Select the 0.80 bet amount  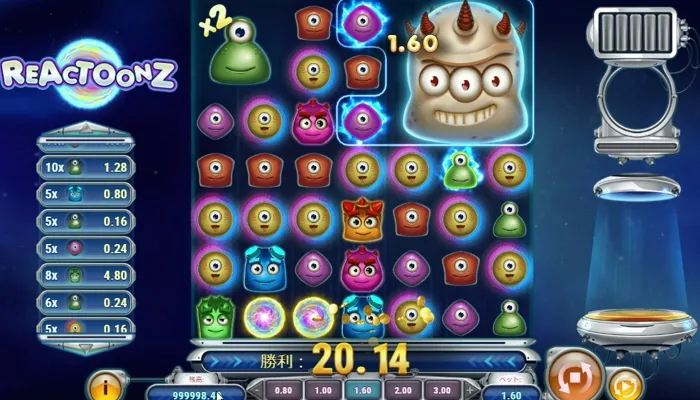[283, 390]
